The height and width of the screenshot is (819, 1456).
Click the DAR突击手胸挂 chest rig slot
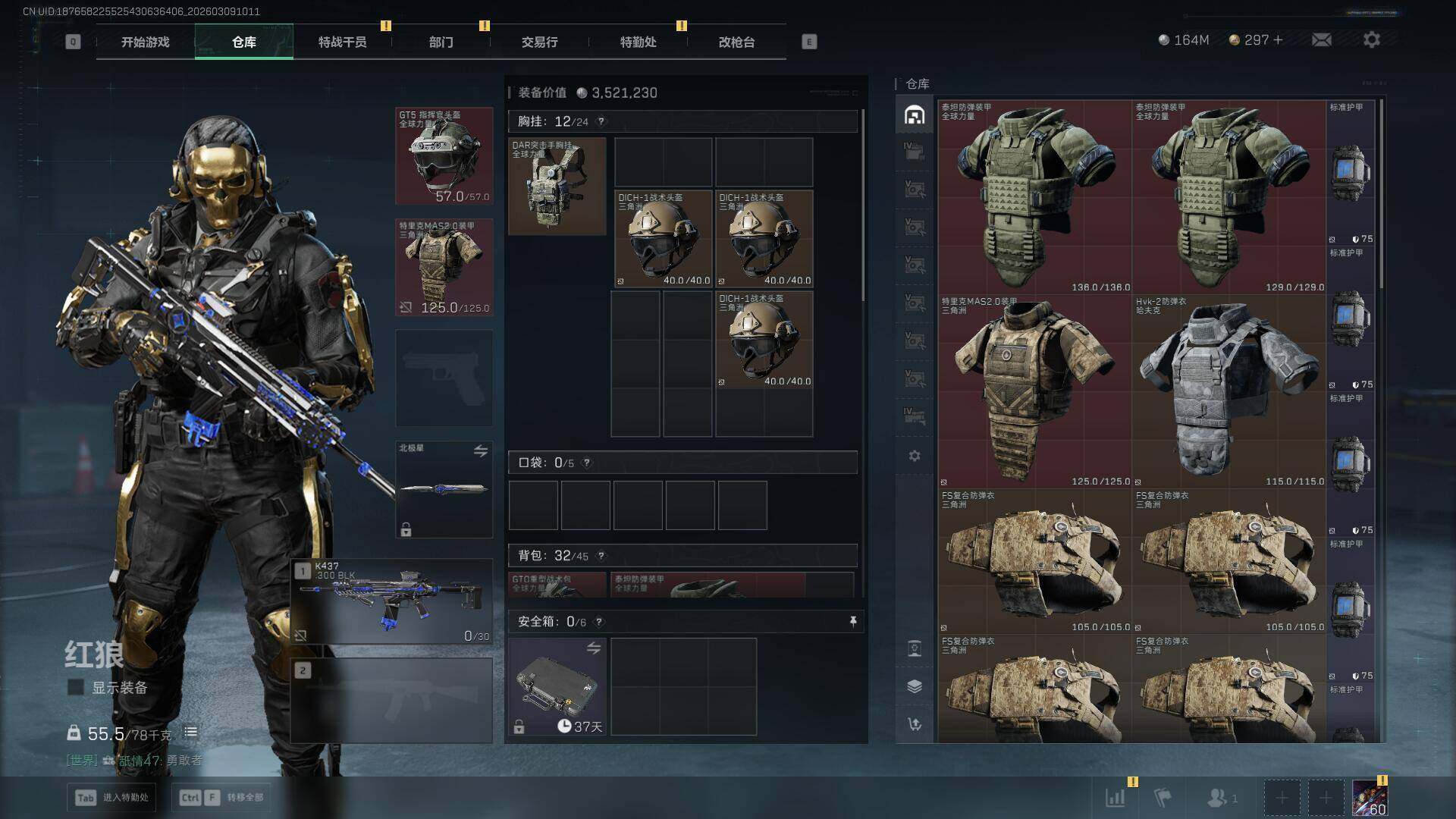[x=557, y=186]
